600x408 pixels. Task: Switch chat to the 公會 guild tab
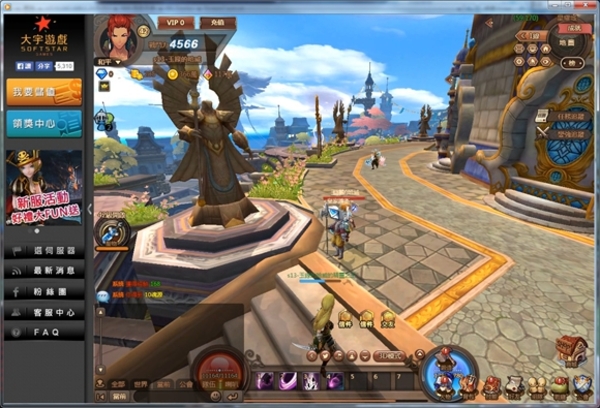tap(185, 383)
